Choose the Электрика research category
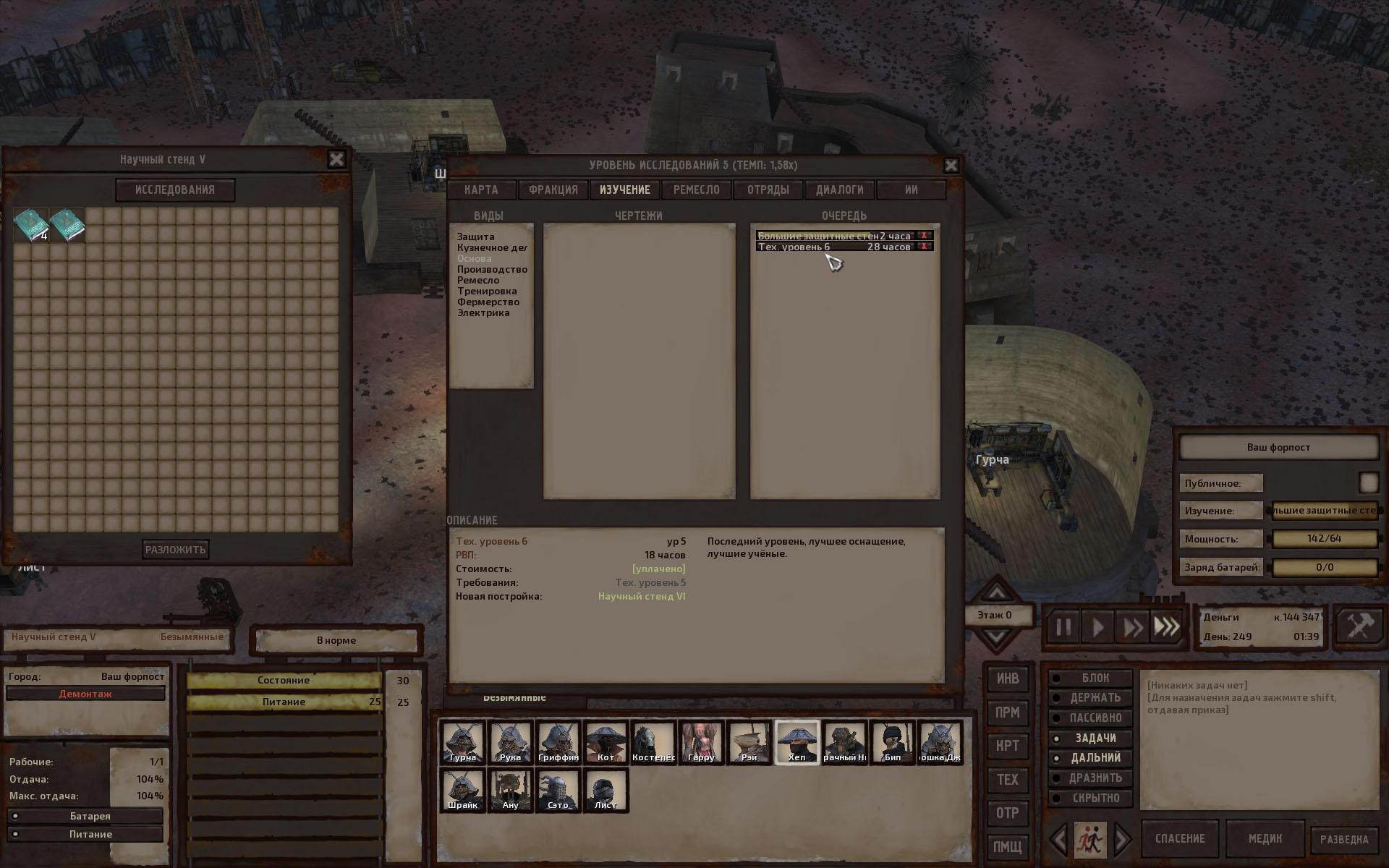This screenshot has height=868, width=1389. pyautogui.click(x=483, y=312)
